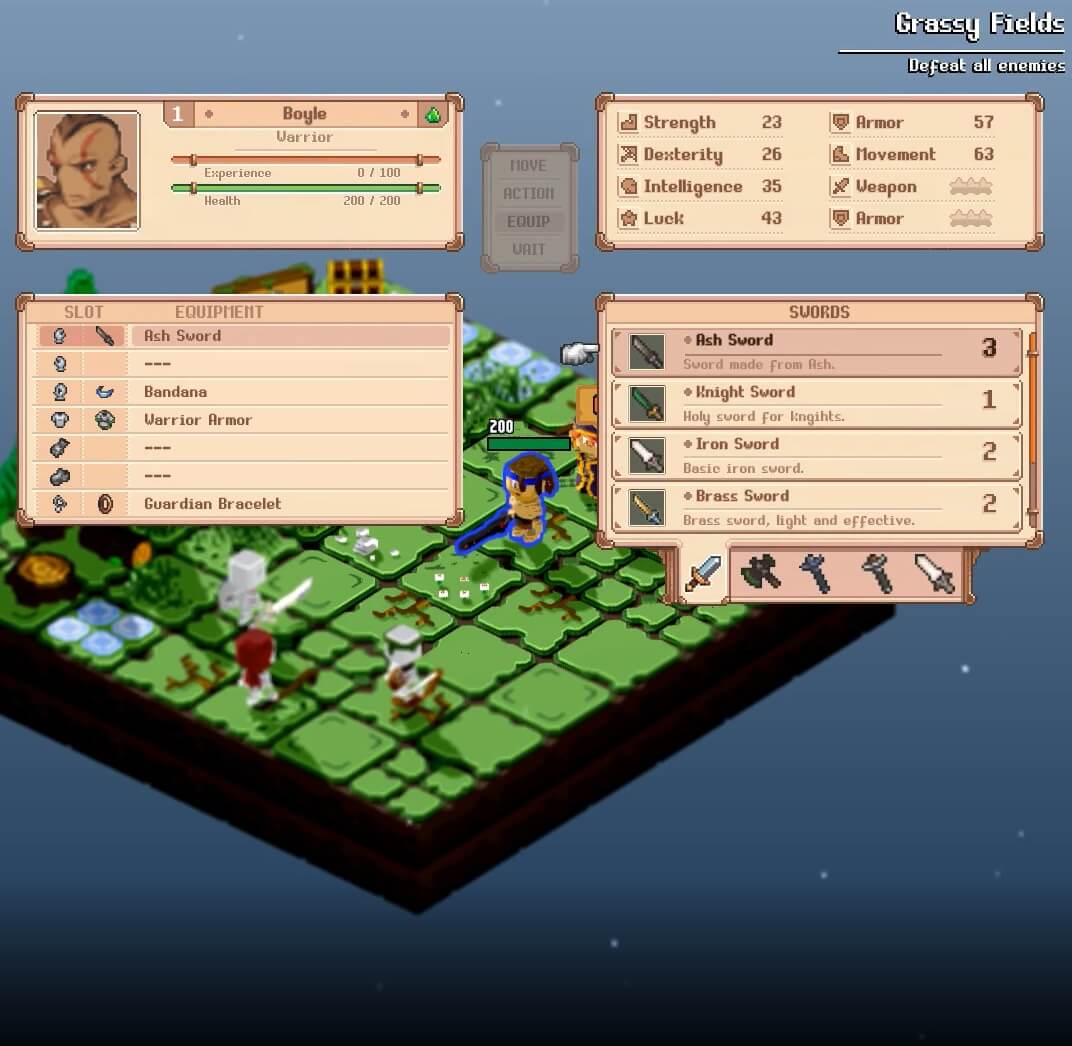Viewport: 1072px width, 1046px height.
Task: Pick the Brass Sword in the list
Action: pyautogui.click(x=816, y=507)
